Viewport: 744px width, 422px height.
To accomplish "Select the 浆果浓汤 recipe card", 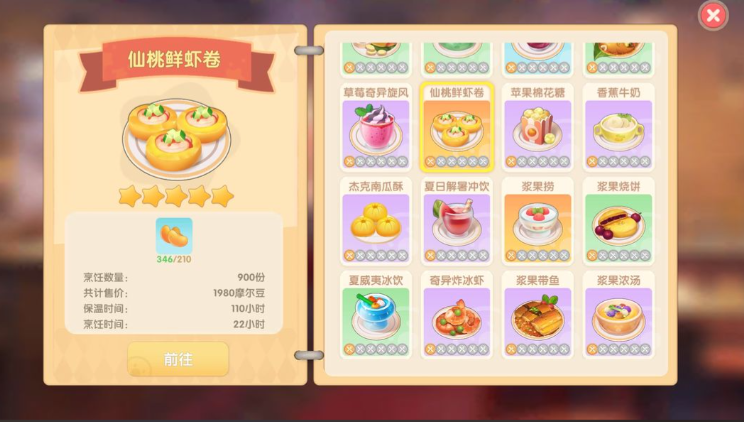I will [x=619, y=314].
